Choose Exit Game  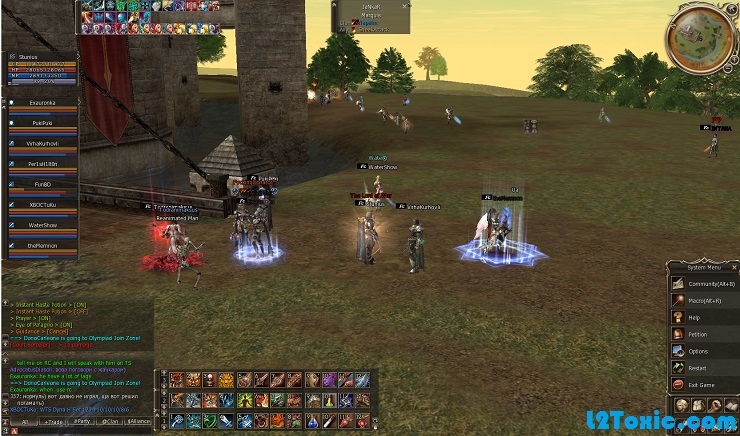(700, 384)
